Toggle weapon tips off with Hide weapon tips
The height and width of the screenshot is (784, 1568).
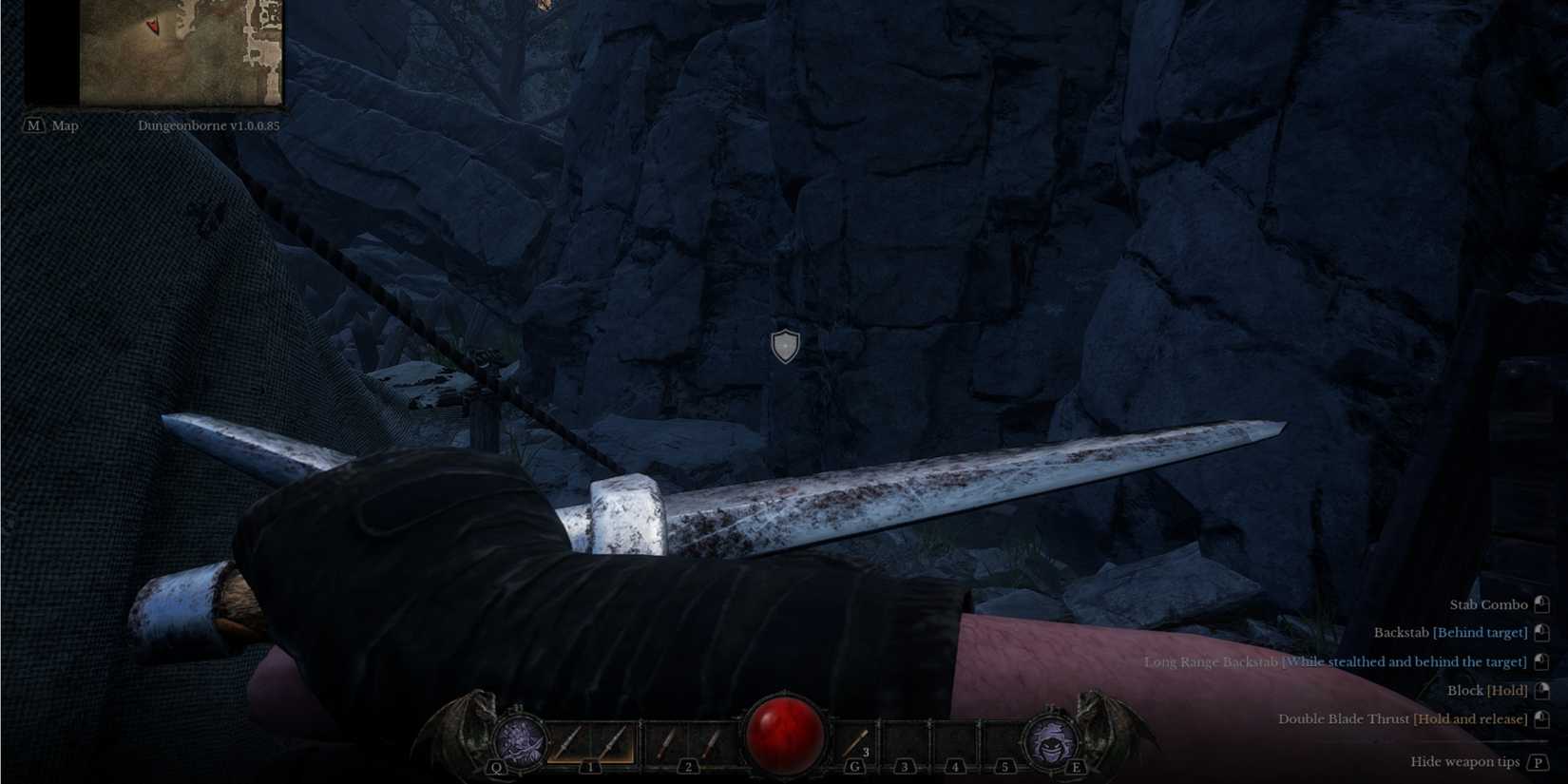point(1463,761)
